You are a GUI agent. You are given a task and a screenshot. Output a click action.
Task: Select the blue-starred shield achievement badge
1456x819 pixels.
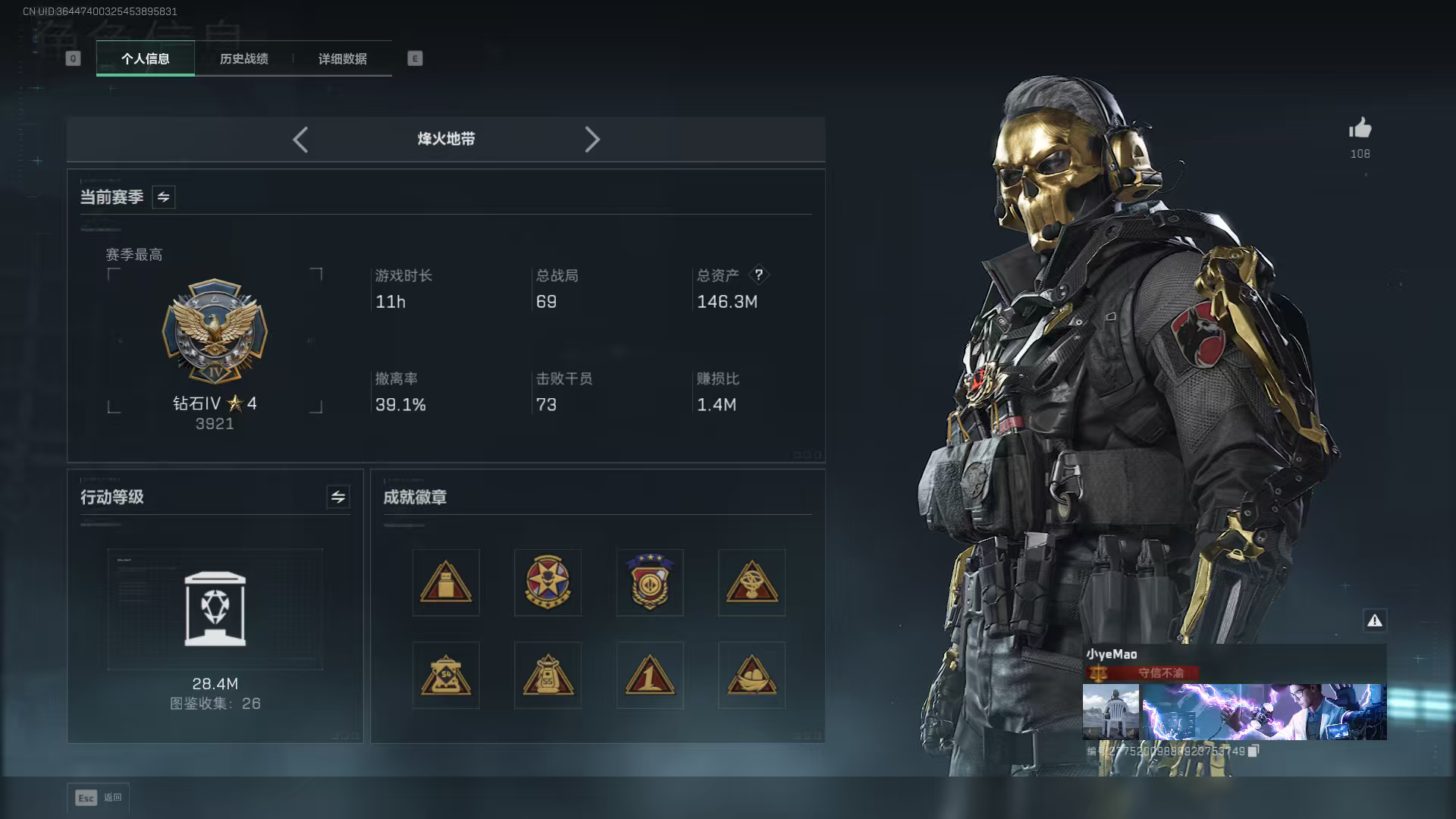pos(650,582)
